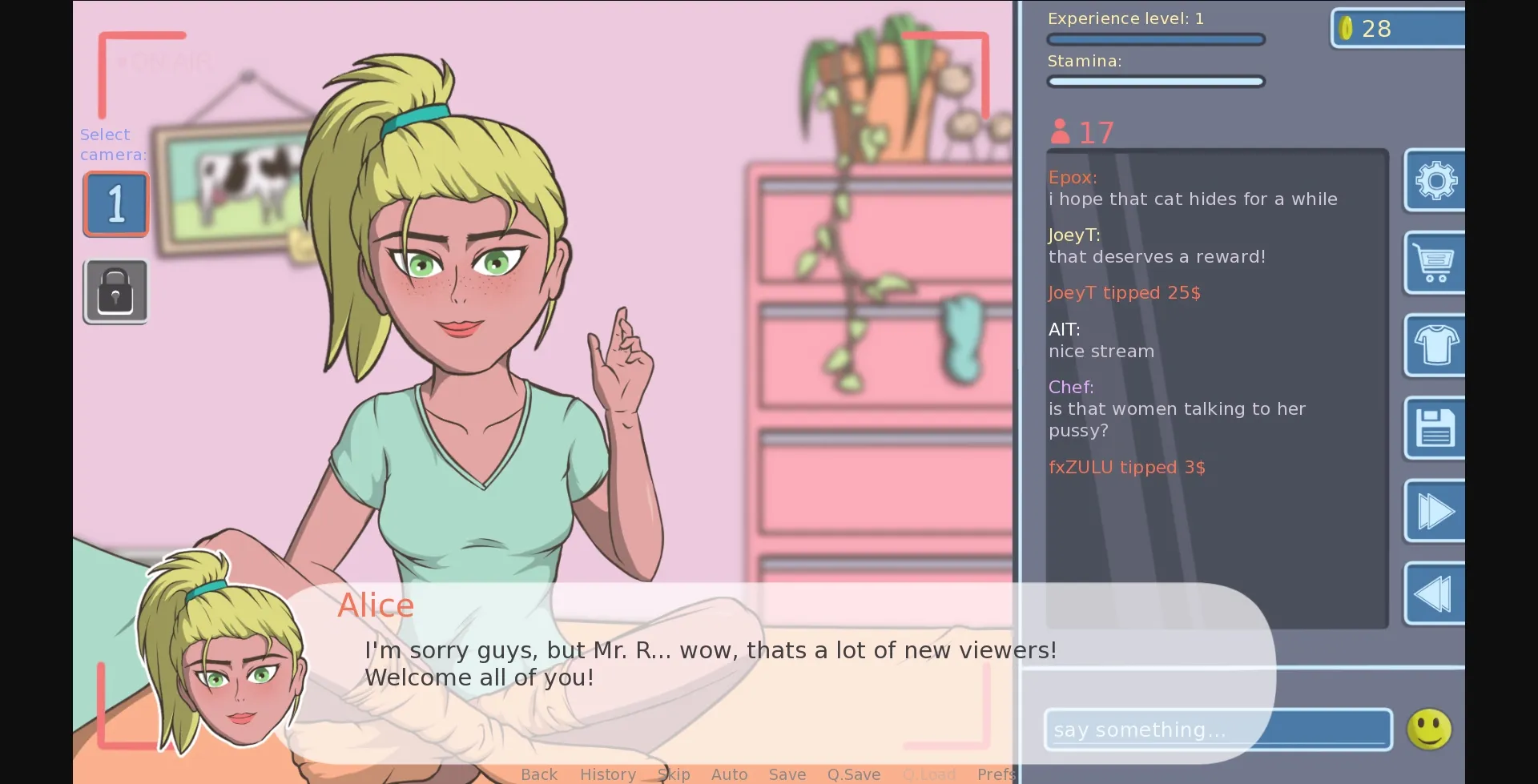Open the shopping cart store icon
Screen dimensions: 1538x784
1436,263
